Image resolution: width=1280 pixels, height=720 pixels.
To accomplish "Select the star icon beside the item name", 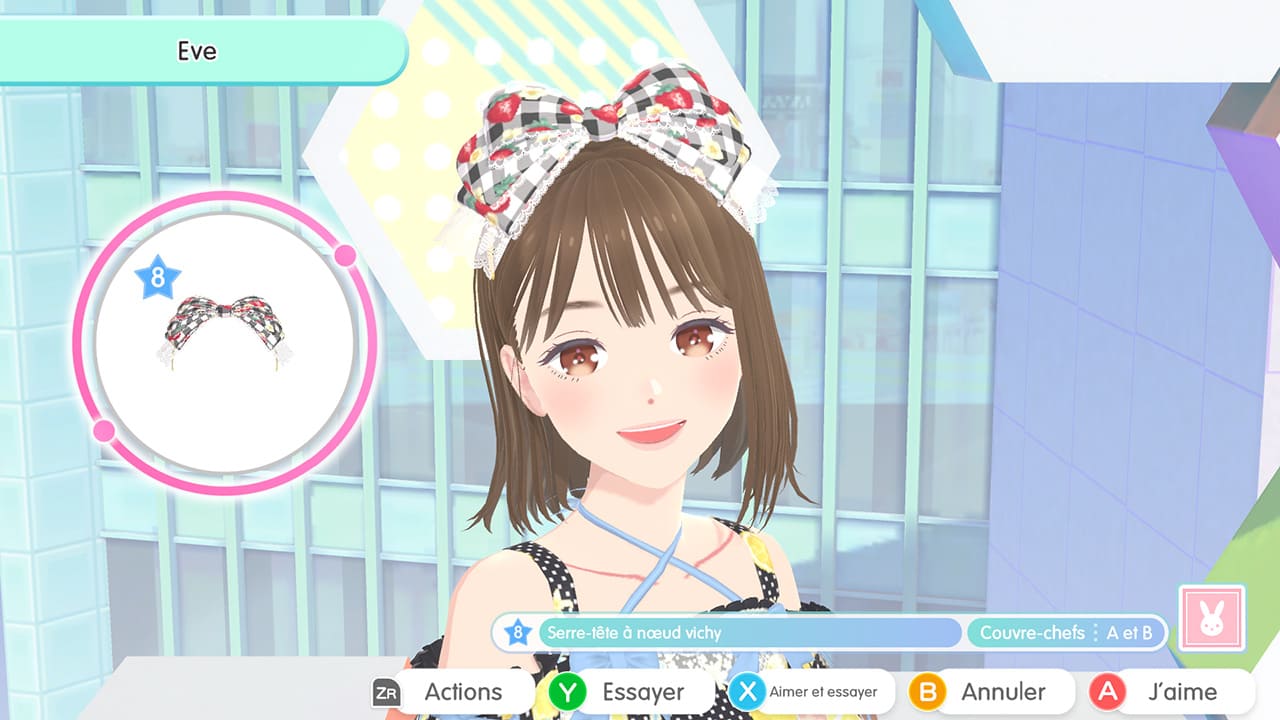I will click(x=517, y=633).
